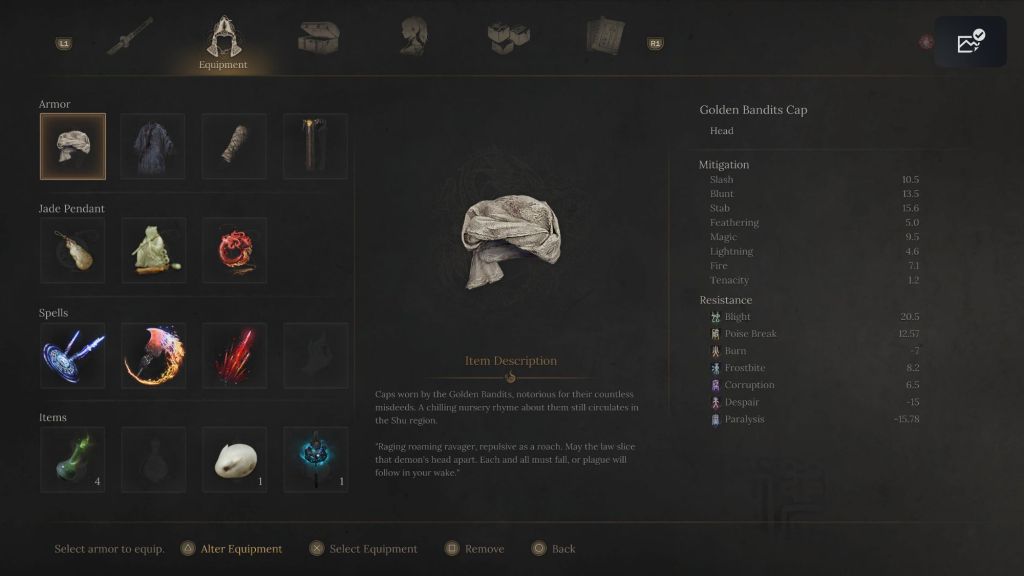Open the paper documents tab
This screenshot has width=1024, height=576.
(x=604, y=36)
